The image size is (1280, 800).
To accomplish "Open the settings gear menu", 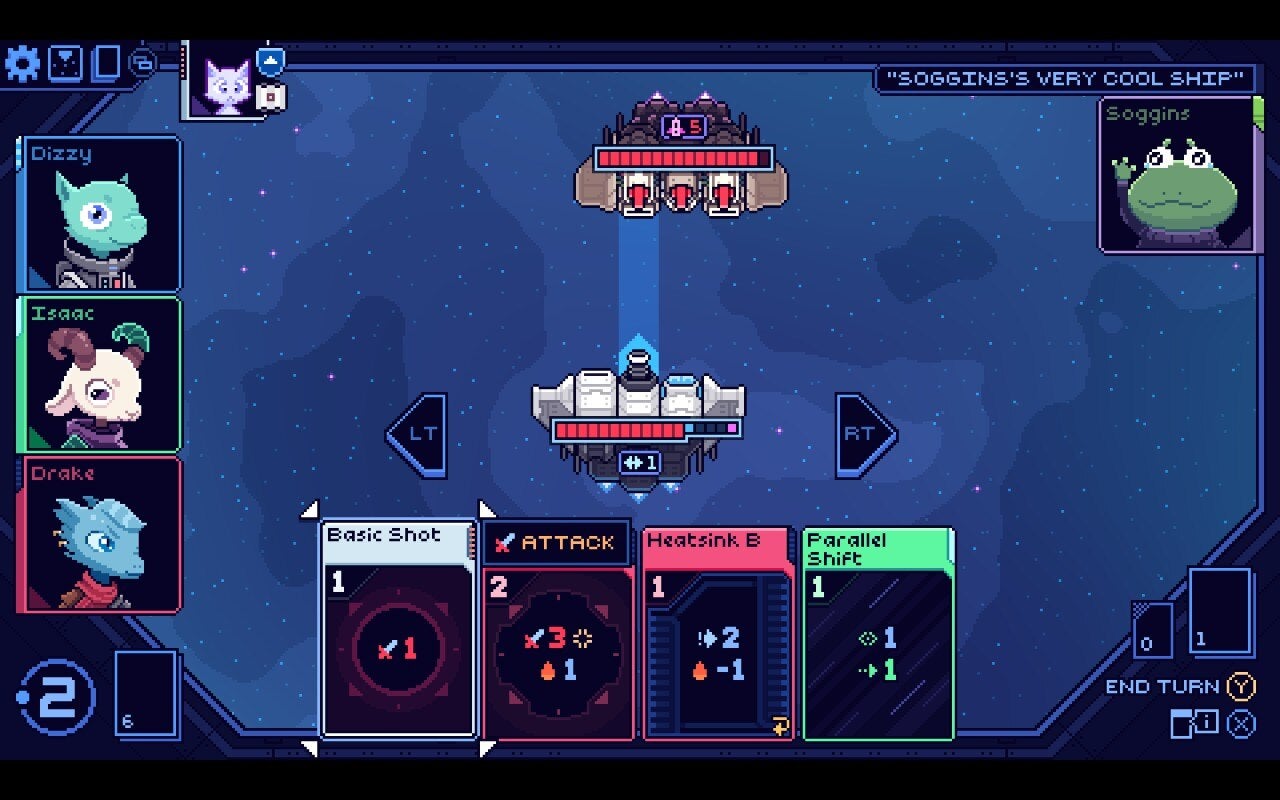I will [22, 64].
